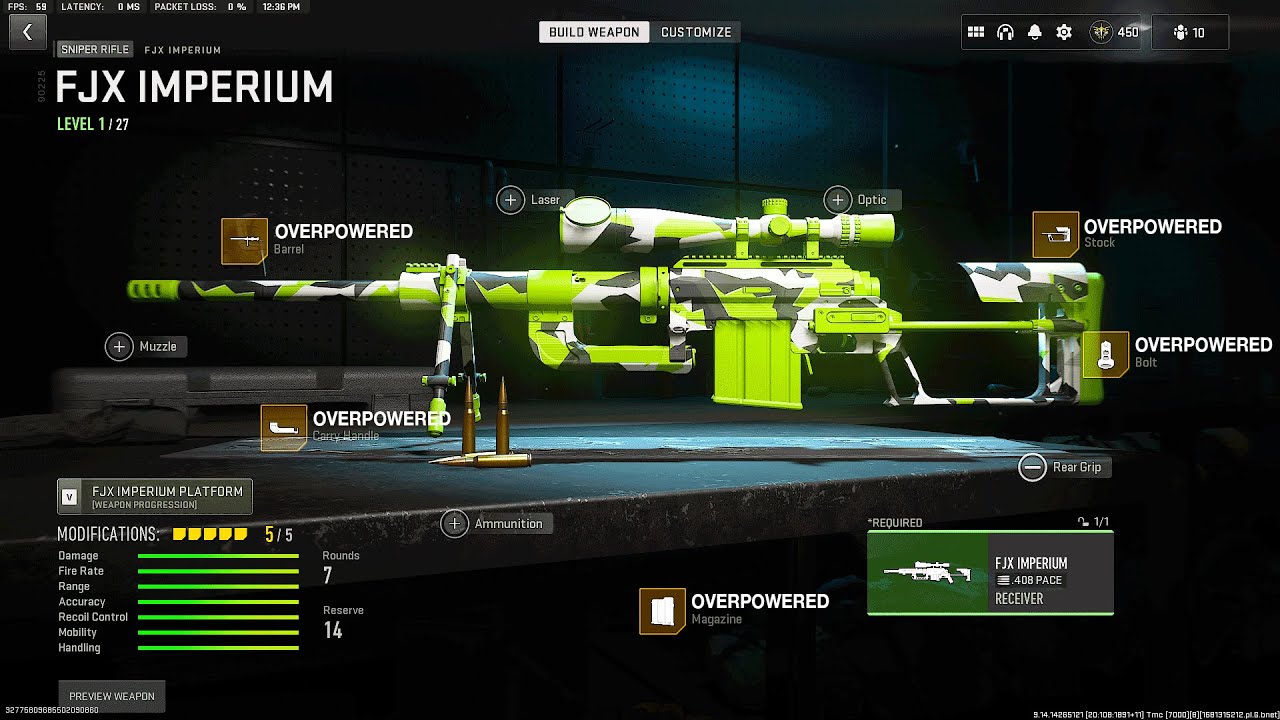Open the grid menu icon

click(x=976, y=32)
